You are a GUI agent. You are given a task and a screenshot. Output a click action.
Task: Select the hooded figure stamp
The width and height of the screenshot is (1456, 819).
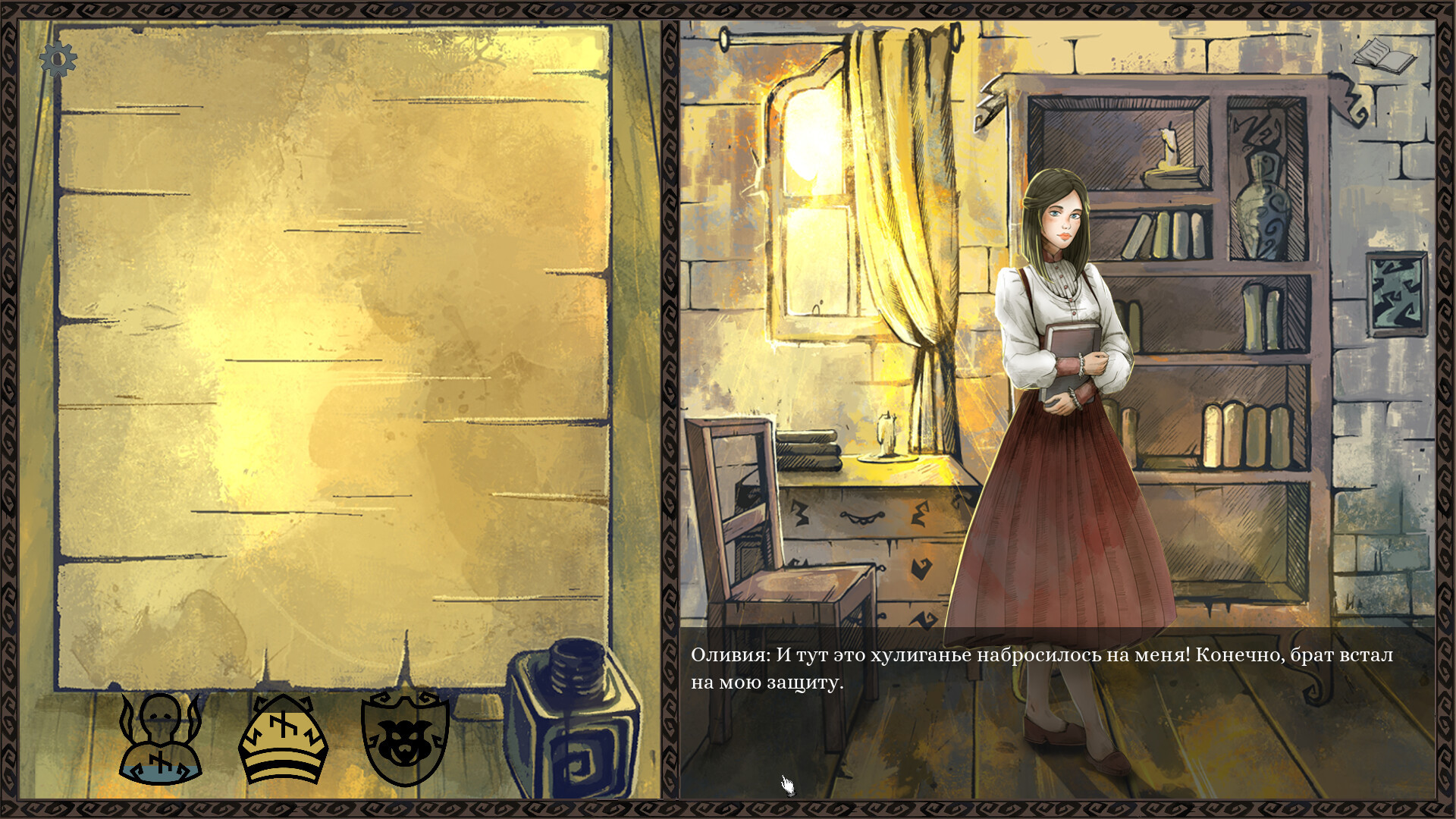point(161,739)
